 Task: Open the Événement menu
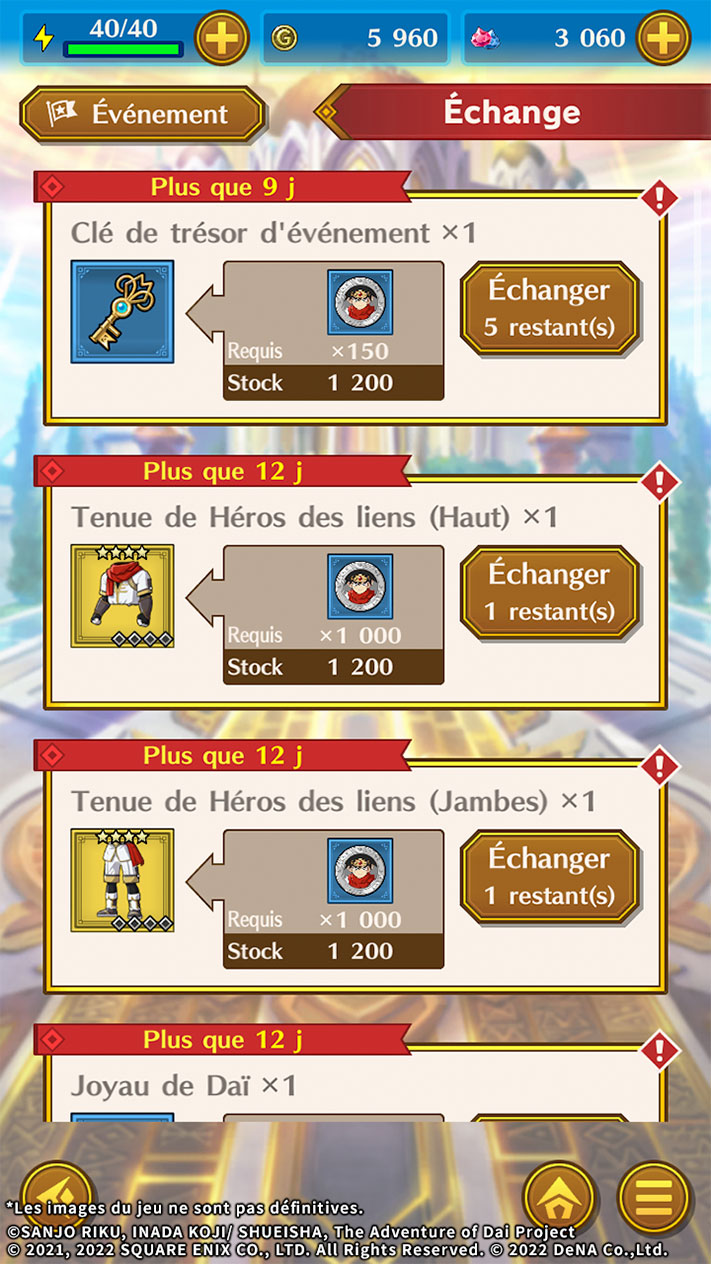(x=143, y=114)
